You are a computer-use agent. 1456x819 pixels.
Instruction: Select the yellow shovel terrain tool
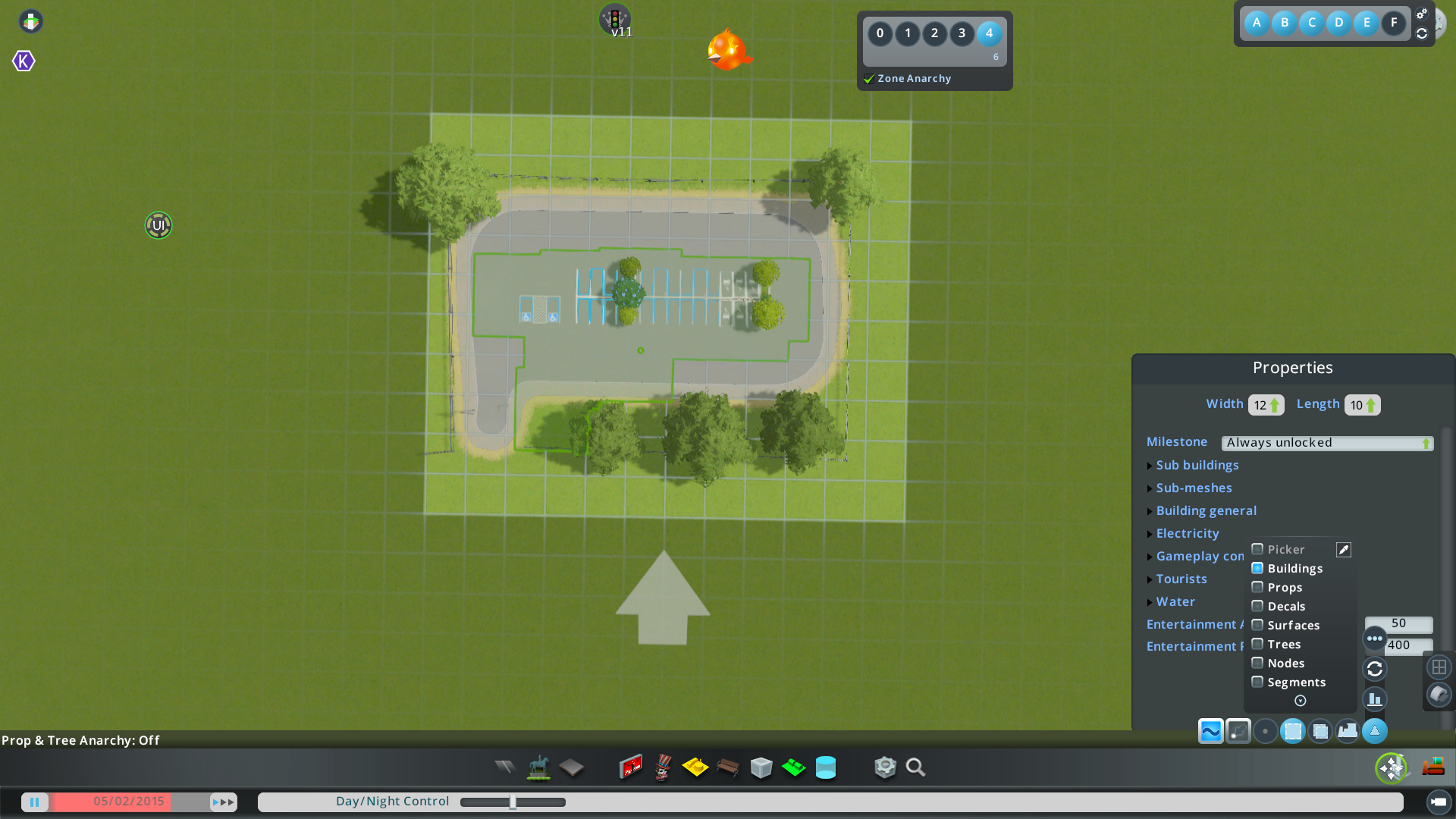click(x=695, y=767)
